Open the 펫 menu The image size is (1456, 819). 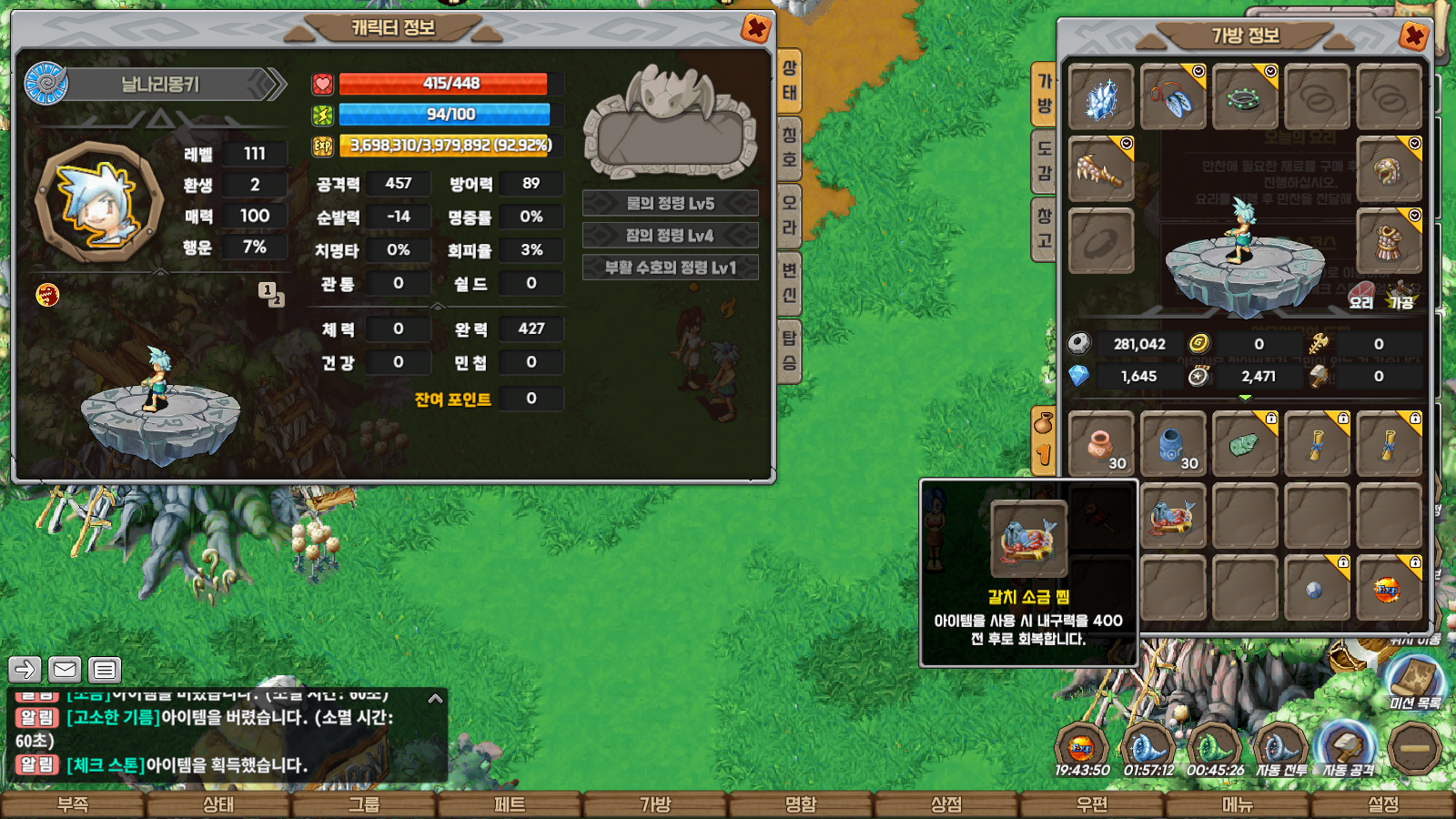[x=510, y=805]
